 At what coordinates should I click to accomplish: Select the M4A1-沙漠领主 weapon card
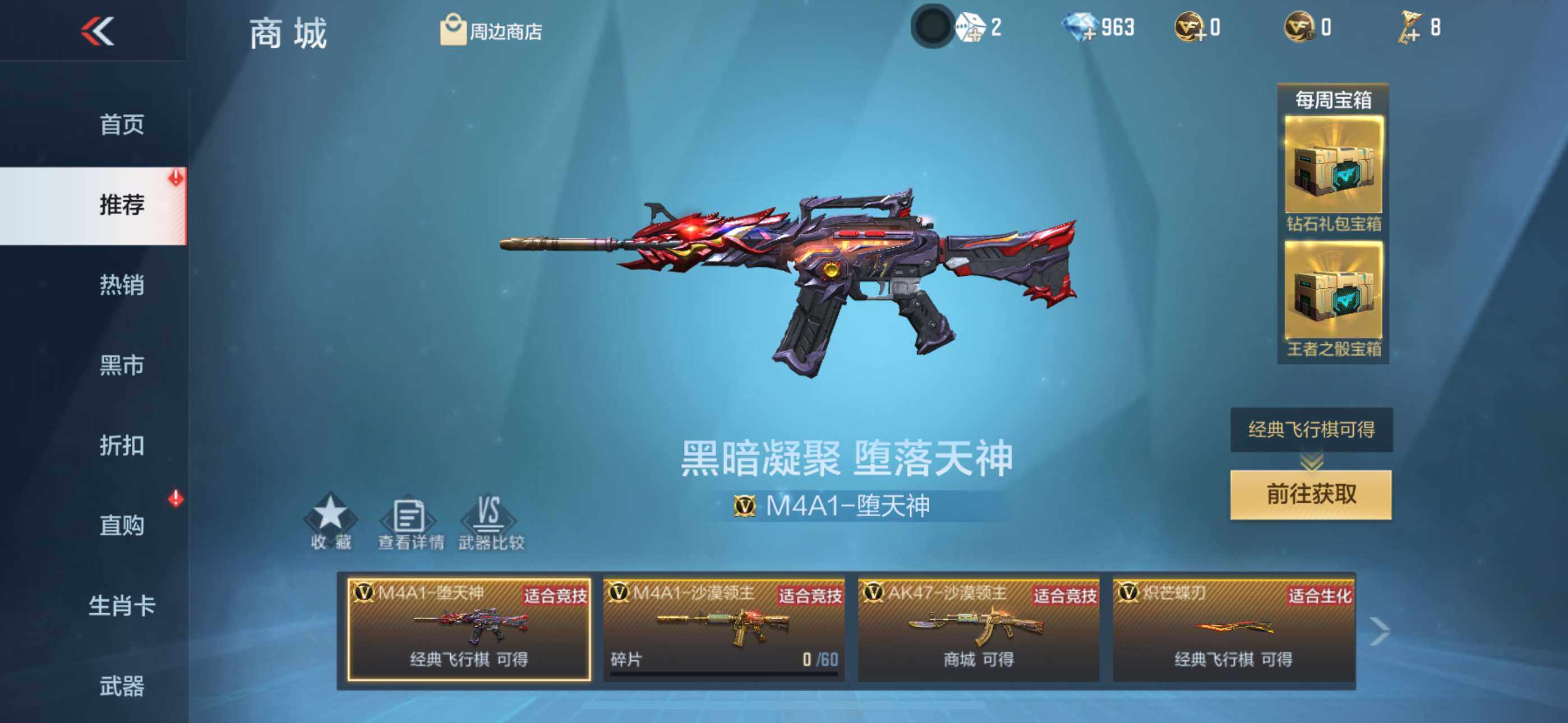pyautogui.click(x=724, y=629)
